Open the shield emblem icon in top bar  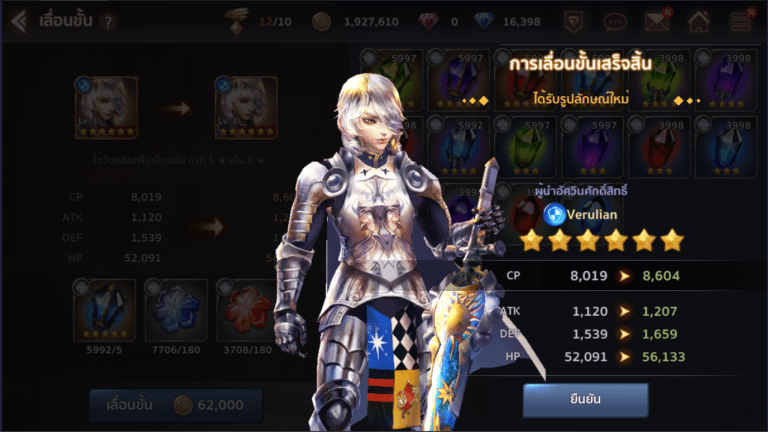tap(573, 20)
